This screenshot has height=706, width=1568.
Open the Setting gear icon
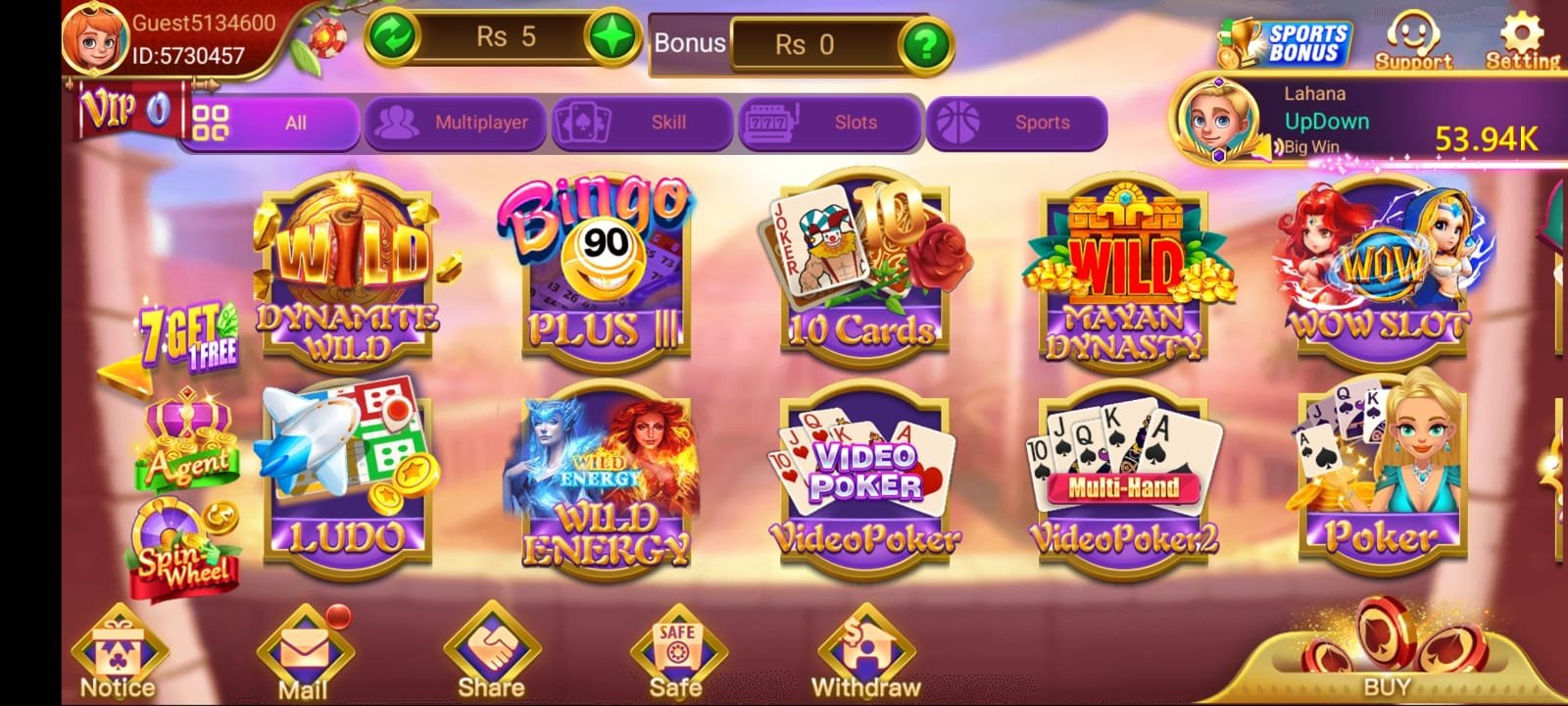(x=1521, y=37)
